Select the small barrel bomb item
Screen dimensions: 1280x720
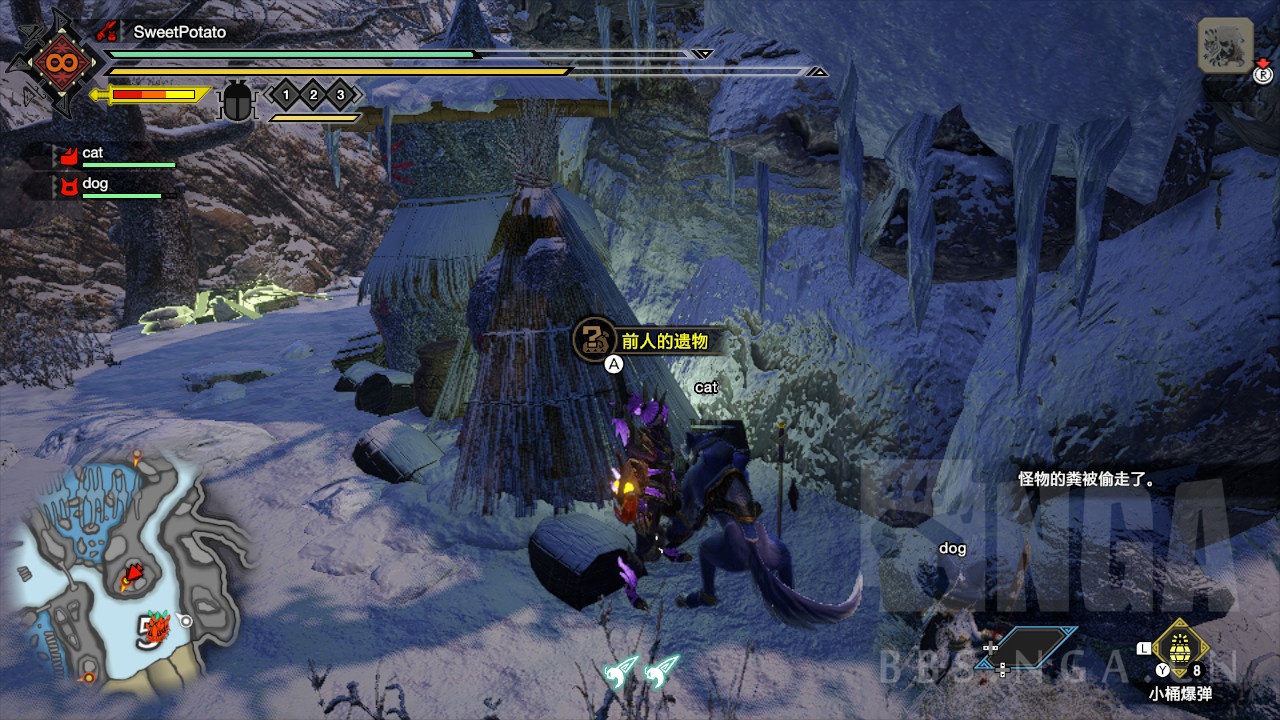click(x=1180, y=647)
